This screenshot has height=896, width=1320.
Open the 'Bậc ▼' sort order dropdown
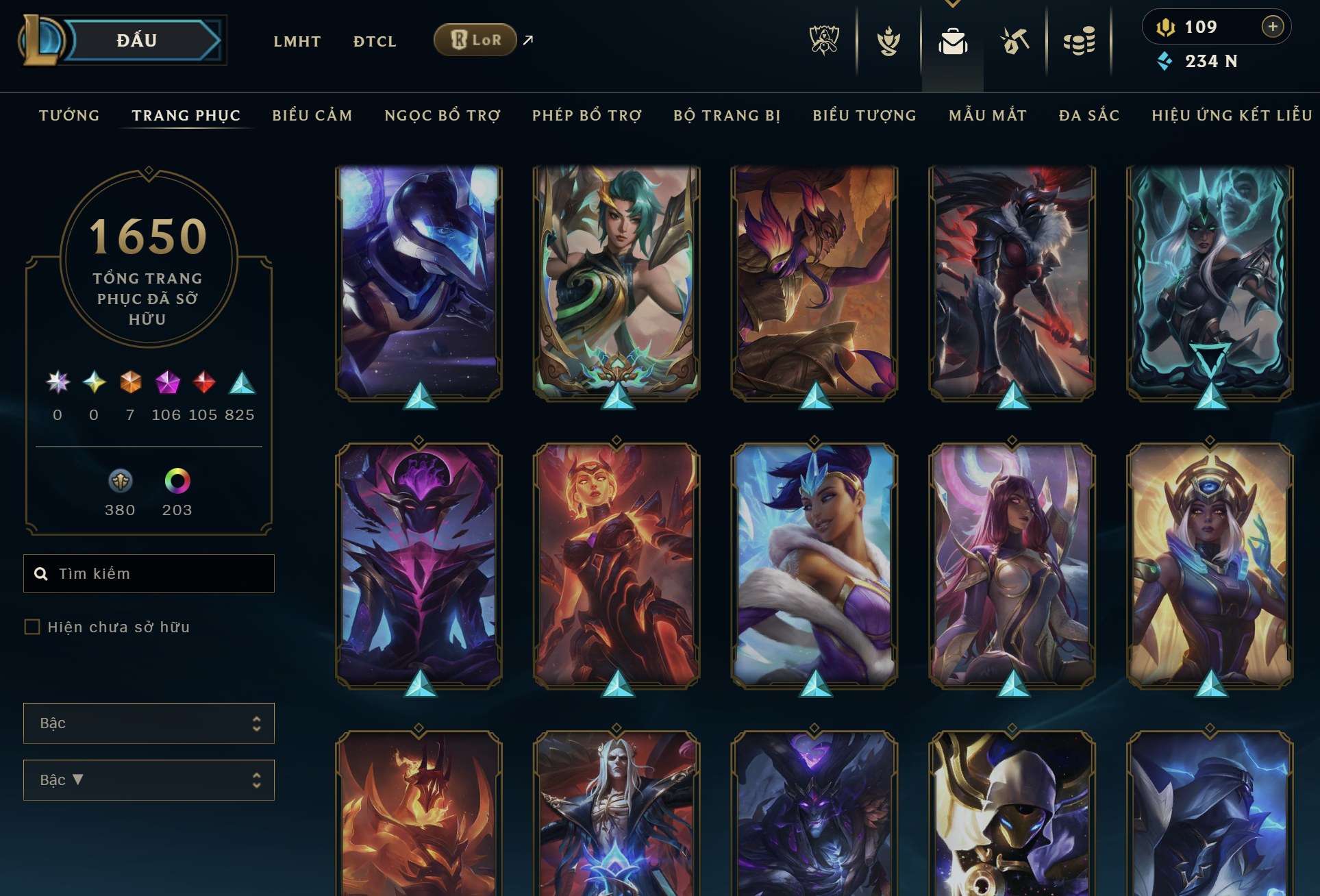[x=148, y=780]
